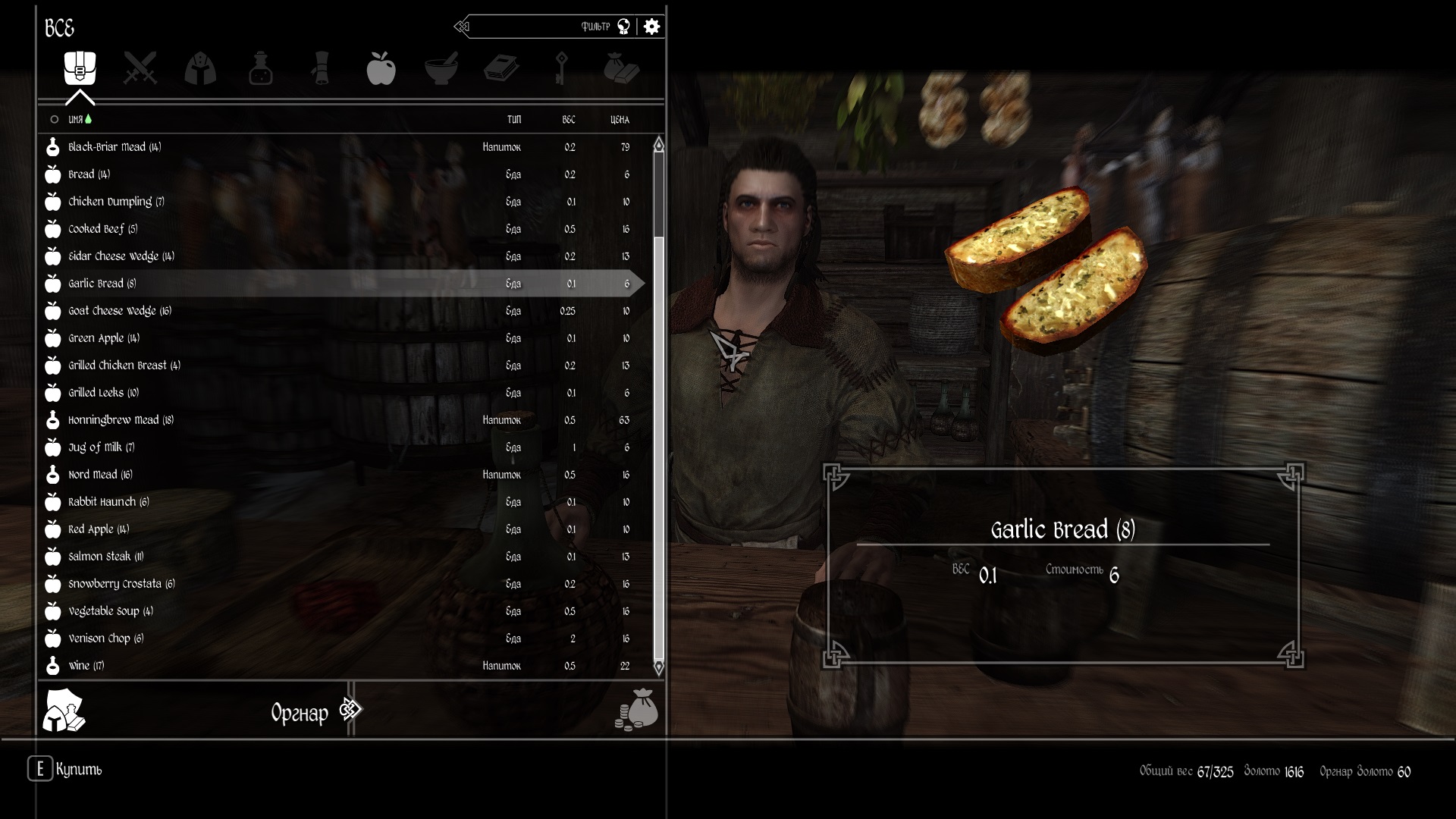Select the food apple category tab
The width and height of the screenshot is (1456, 819).
(381, 68)
